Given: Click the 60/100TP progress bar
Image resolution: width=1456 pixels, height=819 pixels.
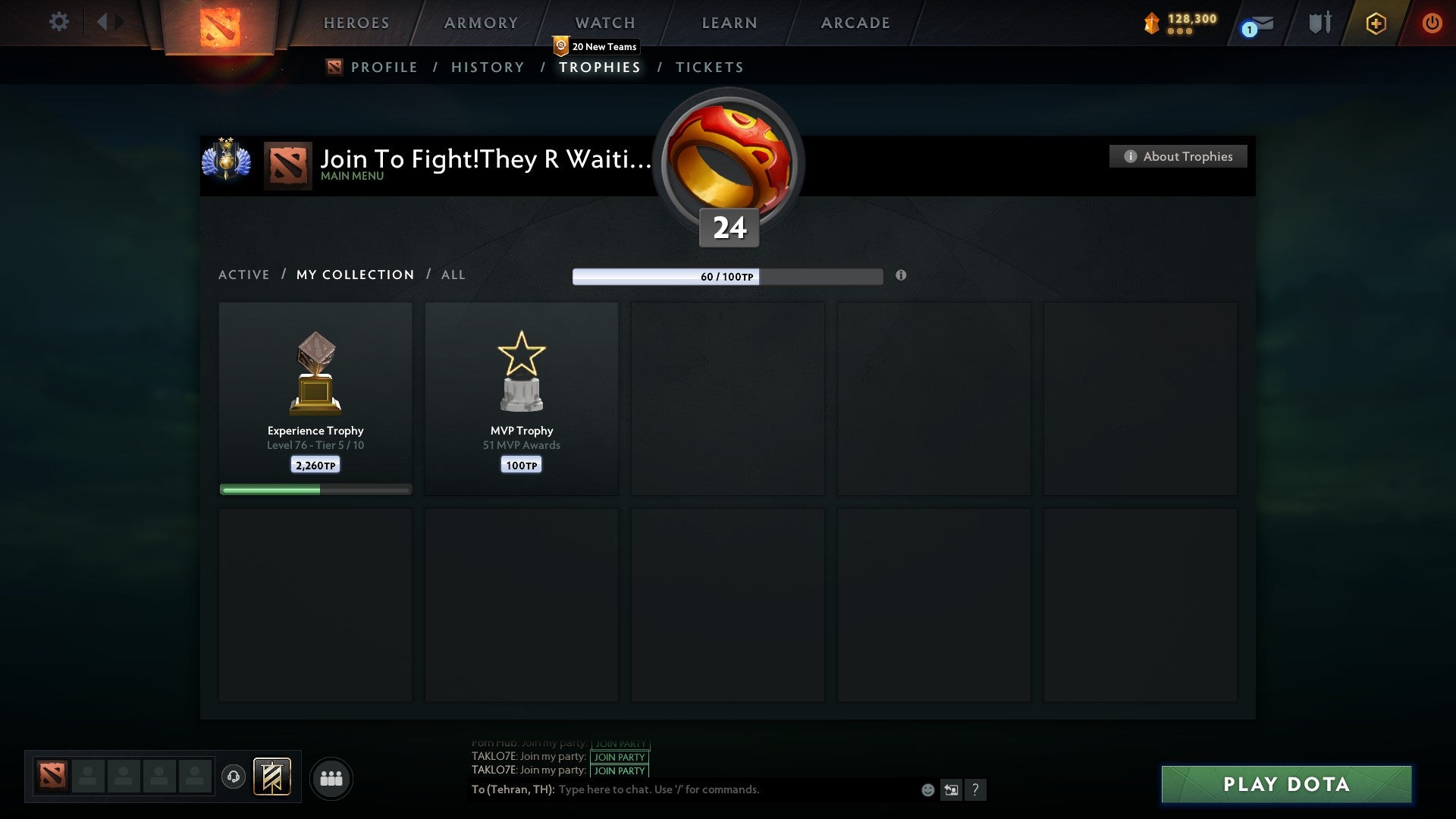Looking at the screenshot, I should tap(726, 278).
